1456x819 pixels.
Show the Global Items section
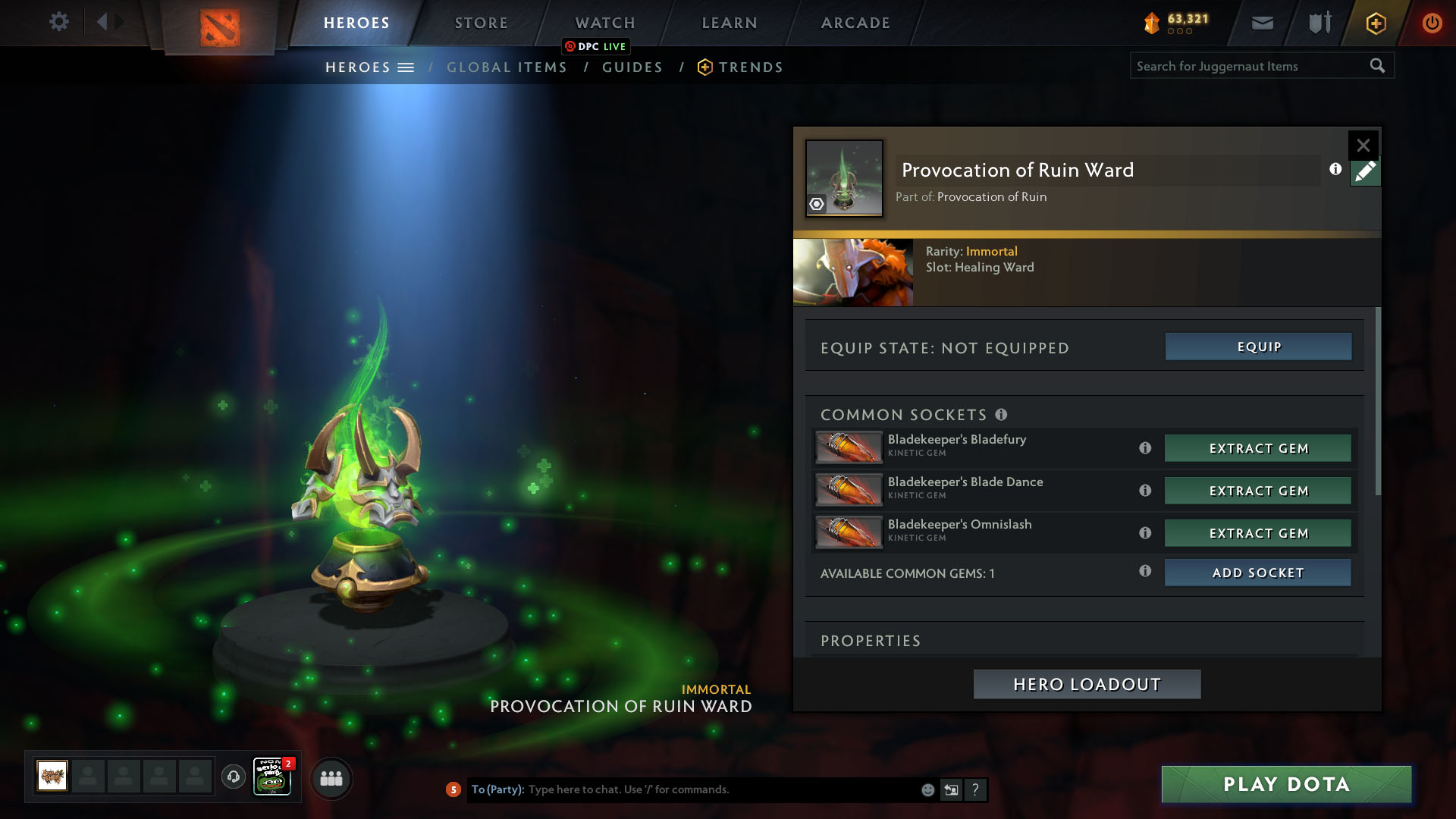tap(507, 67)
